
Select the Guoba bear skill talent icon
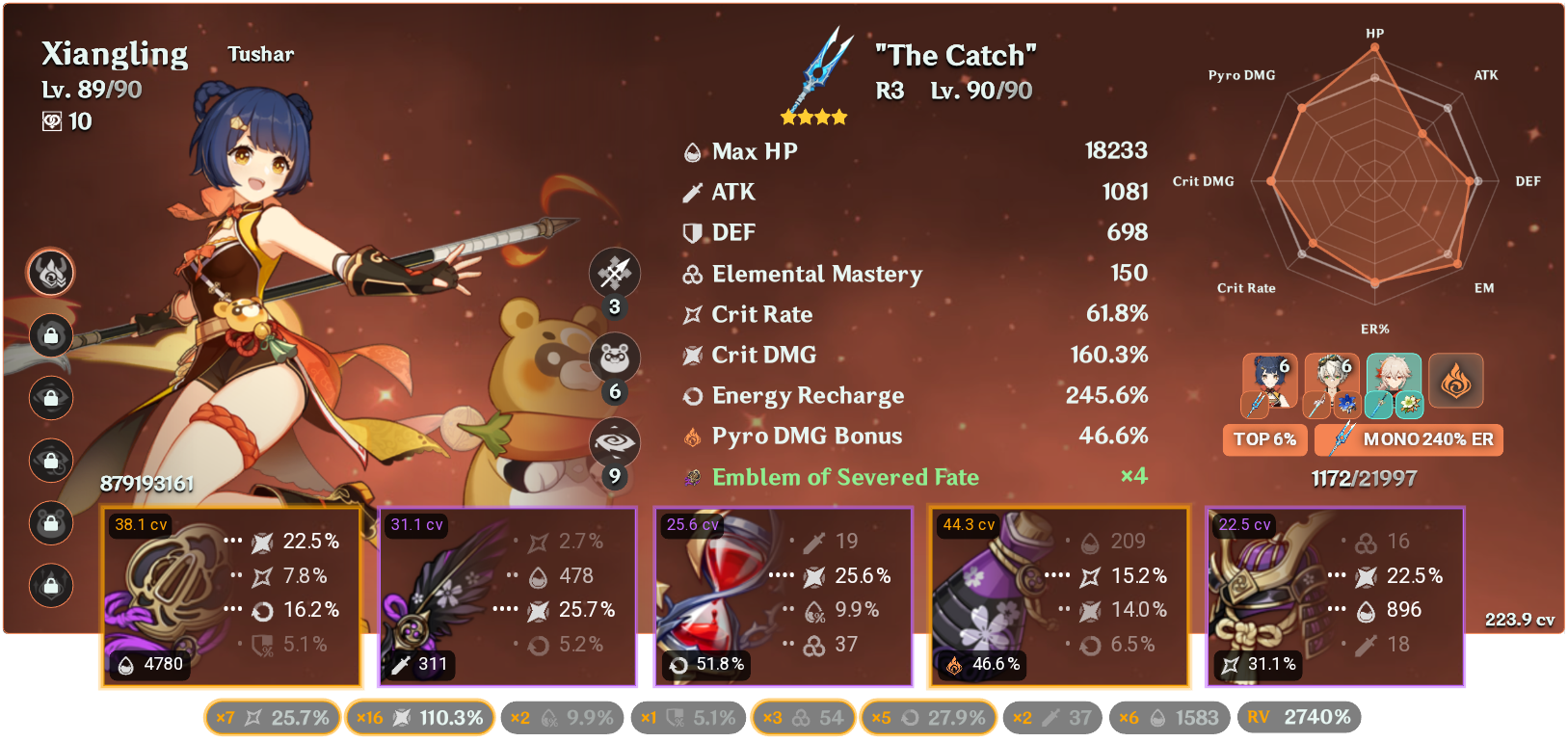coord(614,357)
